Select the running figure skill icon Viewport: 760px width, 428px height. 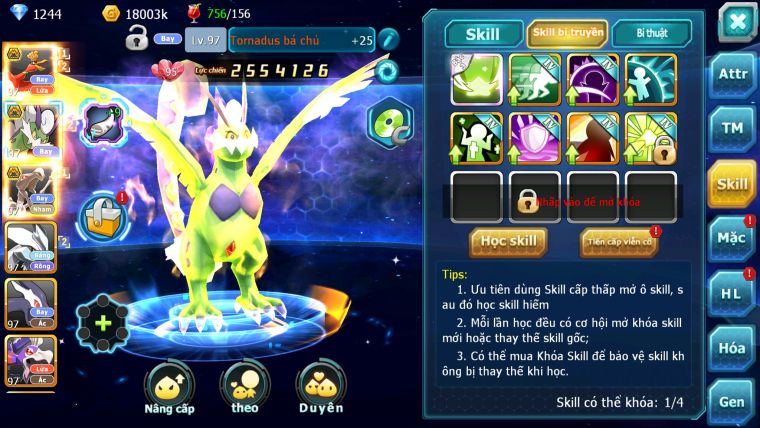(x=535, y=80)
